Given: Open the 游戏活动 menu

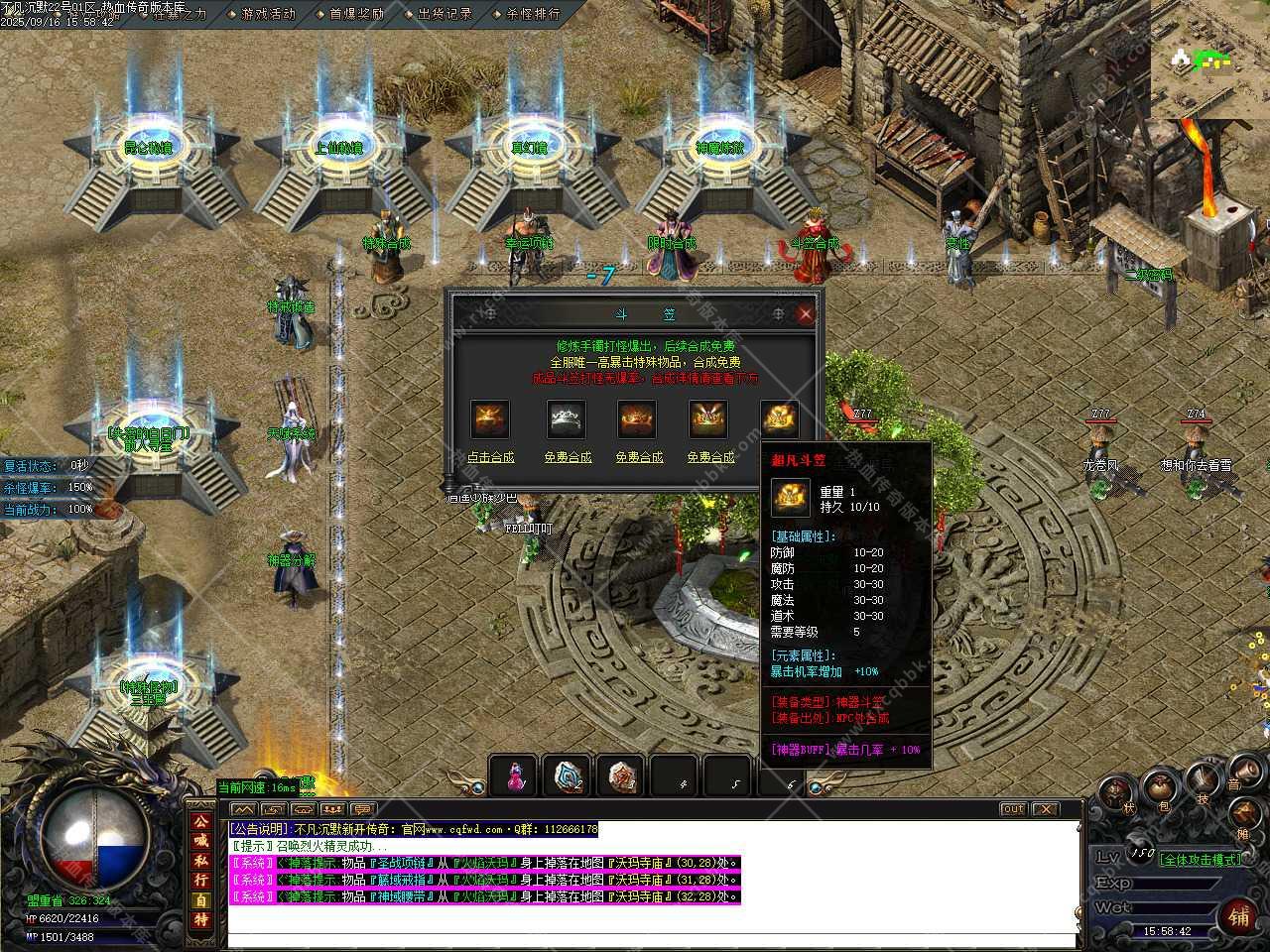Looking at the screenshot, I should click(x=268, y=14).
